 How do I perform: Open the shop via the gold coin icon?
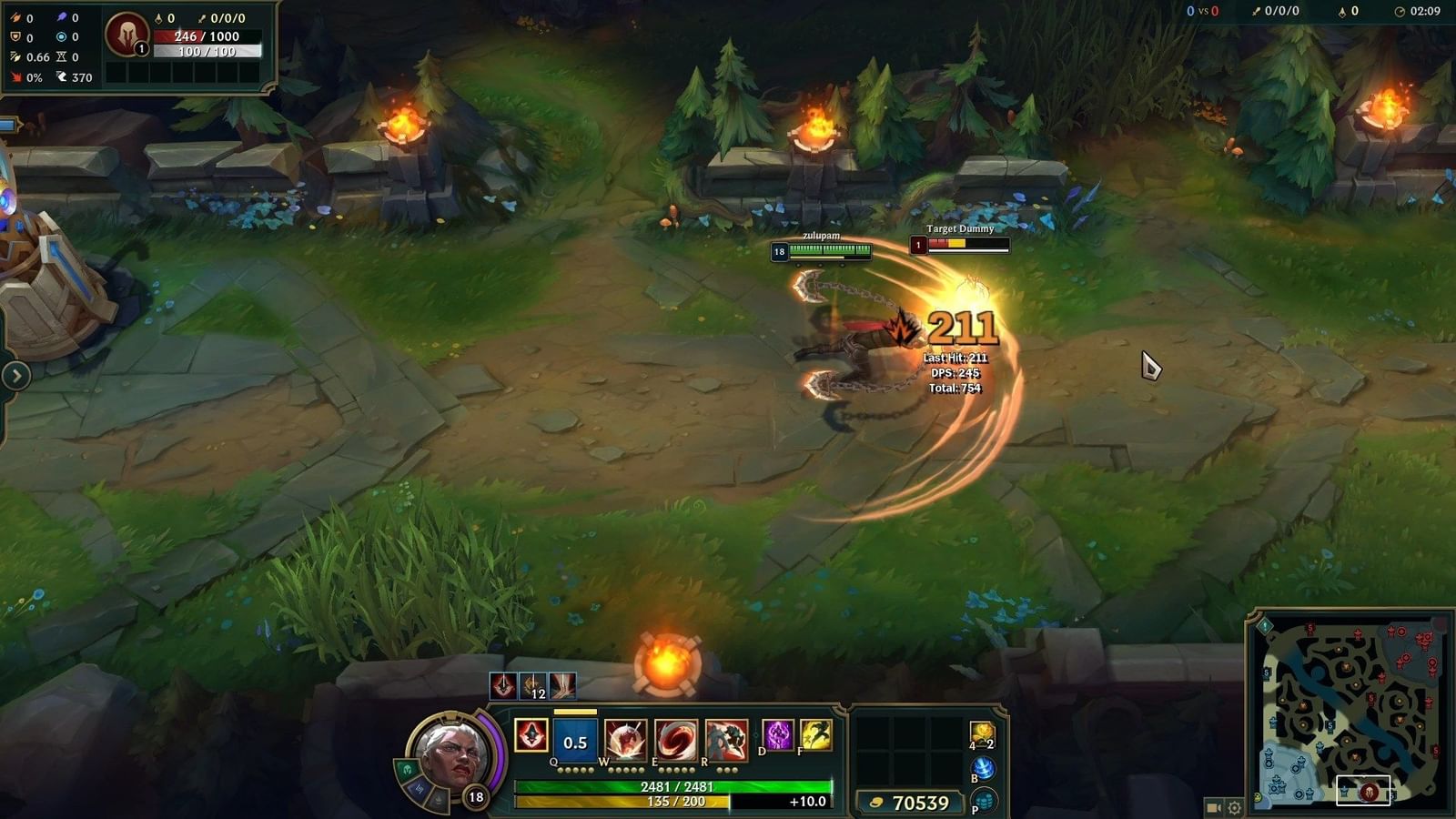[x=875, y=804]
